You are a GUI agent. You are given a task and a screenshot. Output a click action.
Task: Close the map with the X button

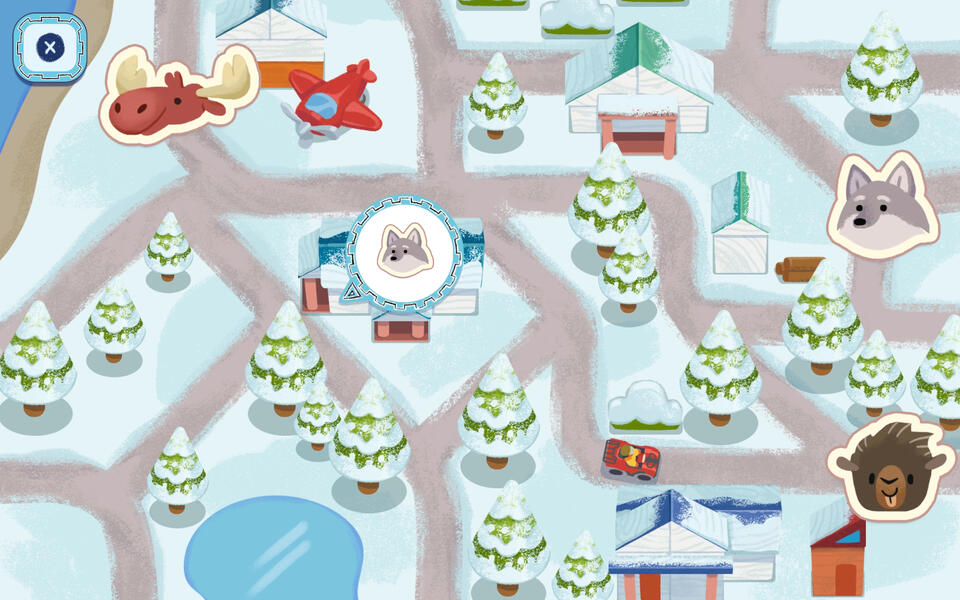click(49, 47)
